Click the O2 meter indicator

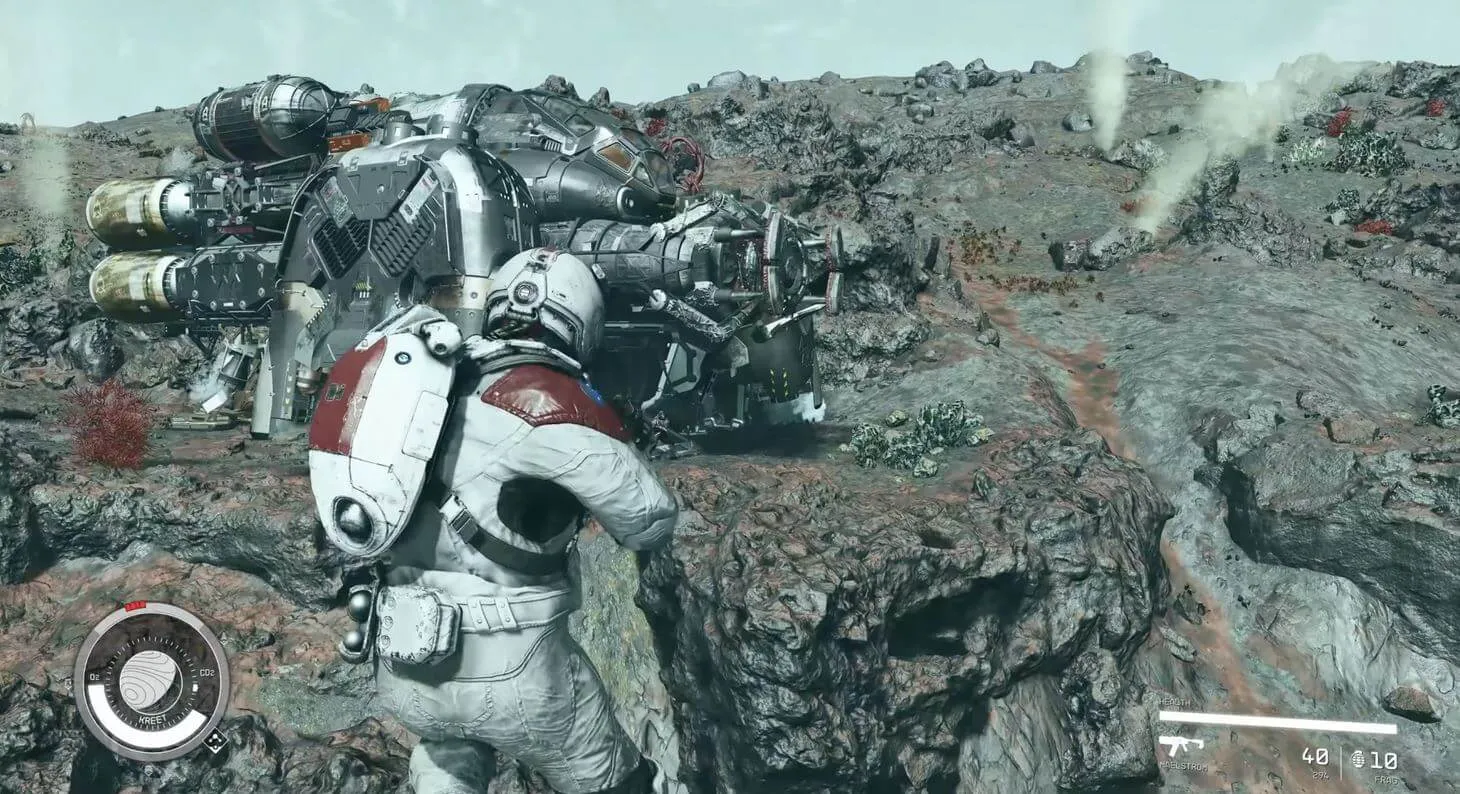pos(94,674)
